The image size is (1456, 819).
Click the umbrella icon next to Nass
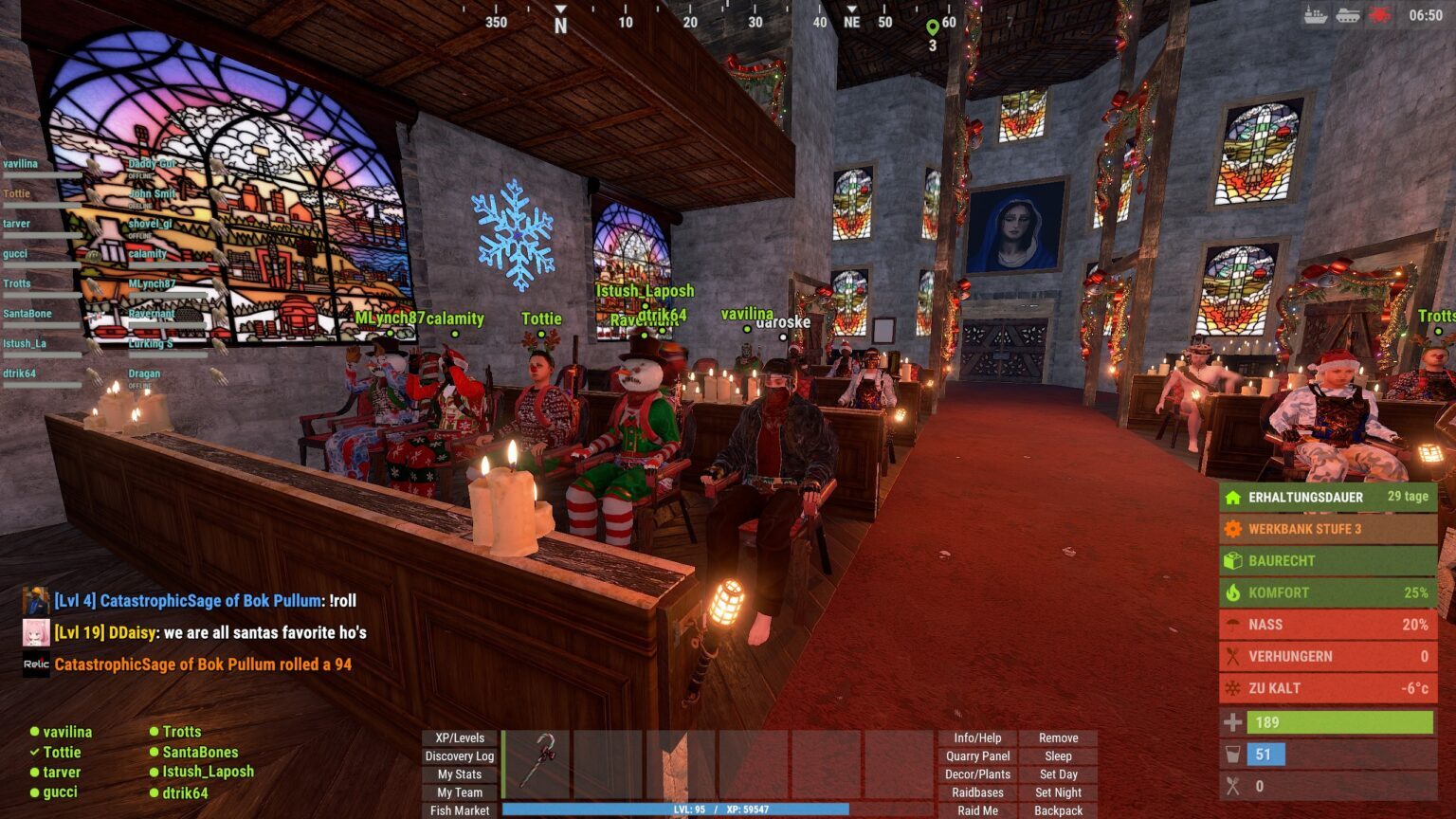(x=1234, y=624)
